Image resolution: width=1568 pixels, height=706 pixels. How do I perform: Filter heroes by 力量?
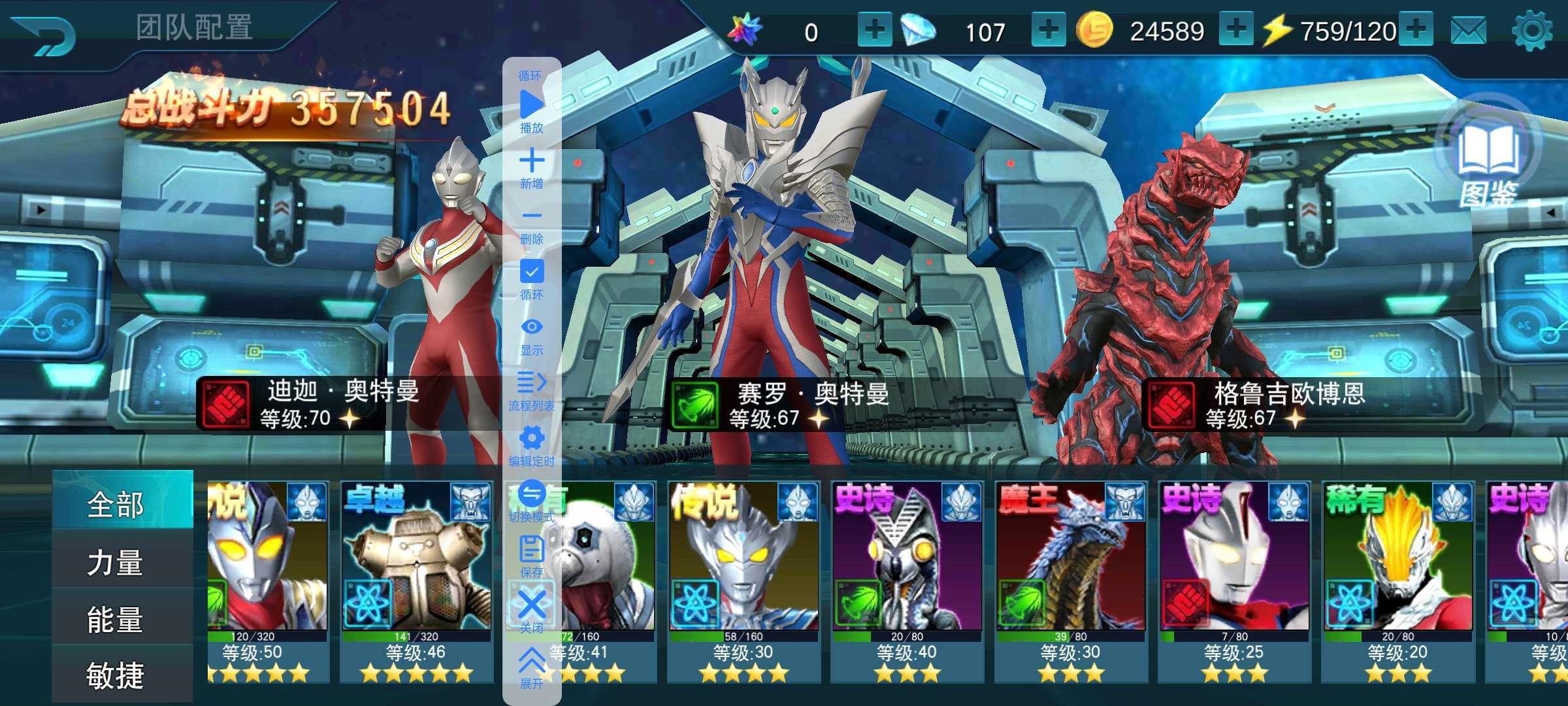(x=116, y=562)
